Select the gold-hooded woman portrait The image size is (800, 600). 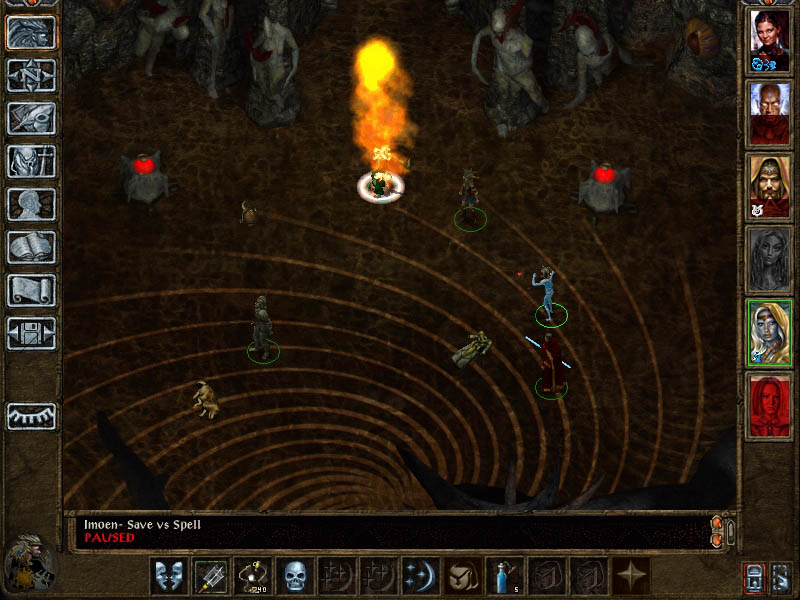[x=769, y=332]
